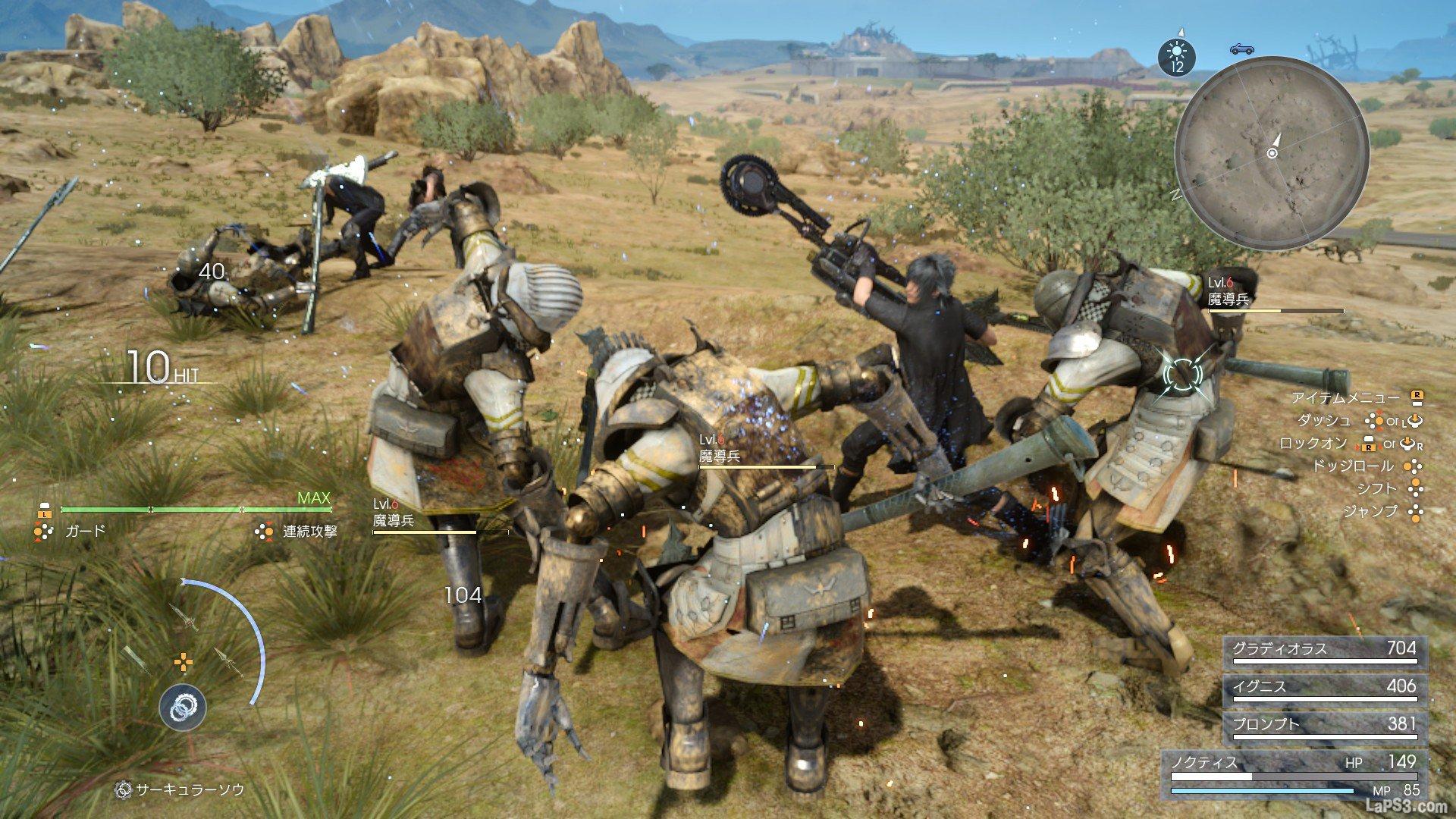Open the circular minimap
The image size is (1456, 819).
click(x=1272, y=153)
